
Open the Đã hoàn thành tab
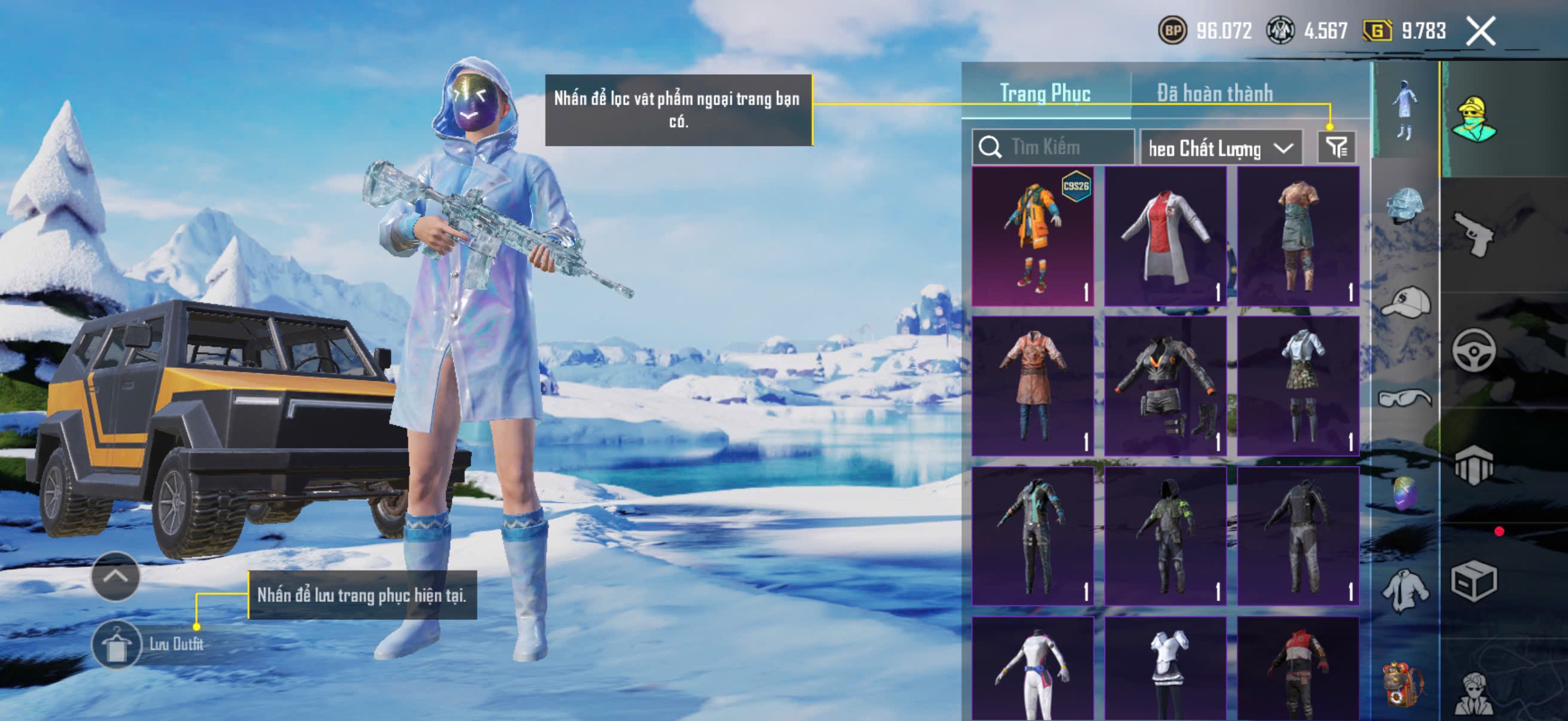1215,93
